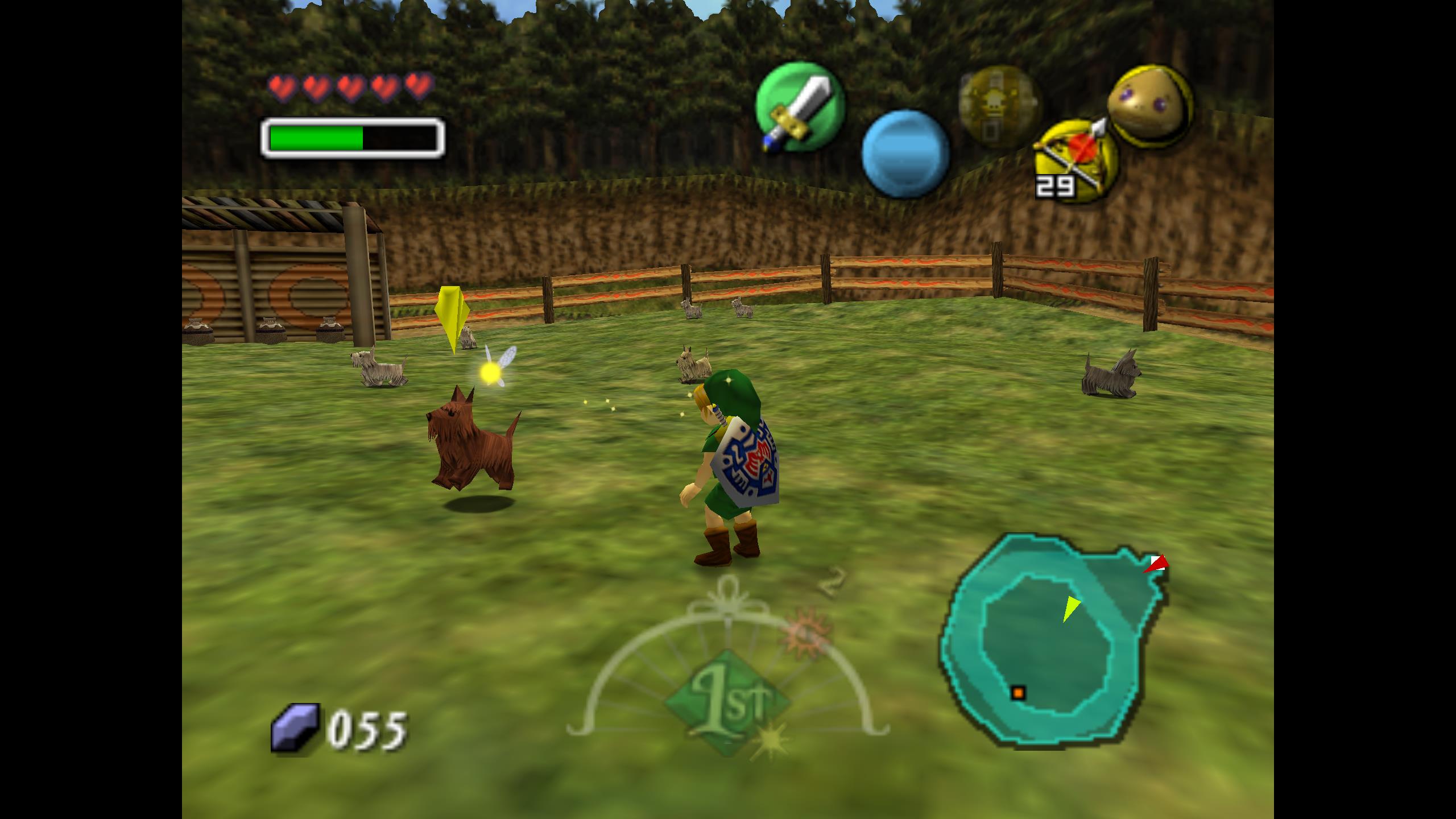Click the empty blue A action button
The image size is (1456, 819).
tap(905, 154)
